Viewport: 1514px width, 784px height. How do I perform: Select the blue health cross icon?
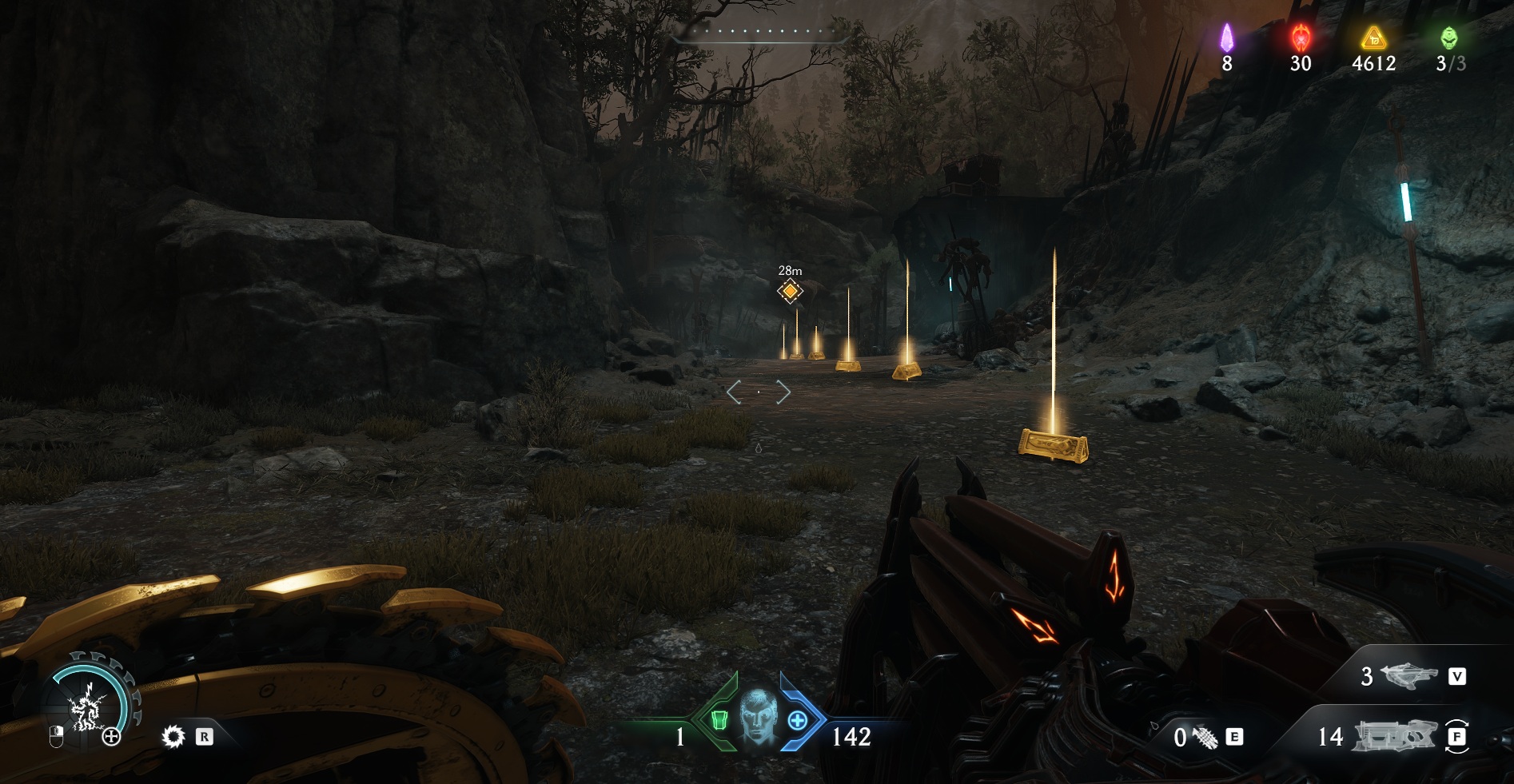(797, 721)
